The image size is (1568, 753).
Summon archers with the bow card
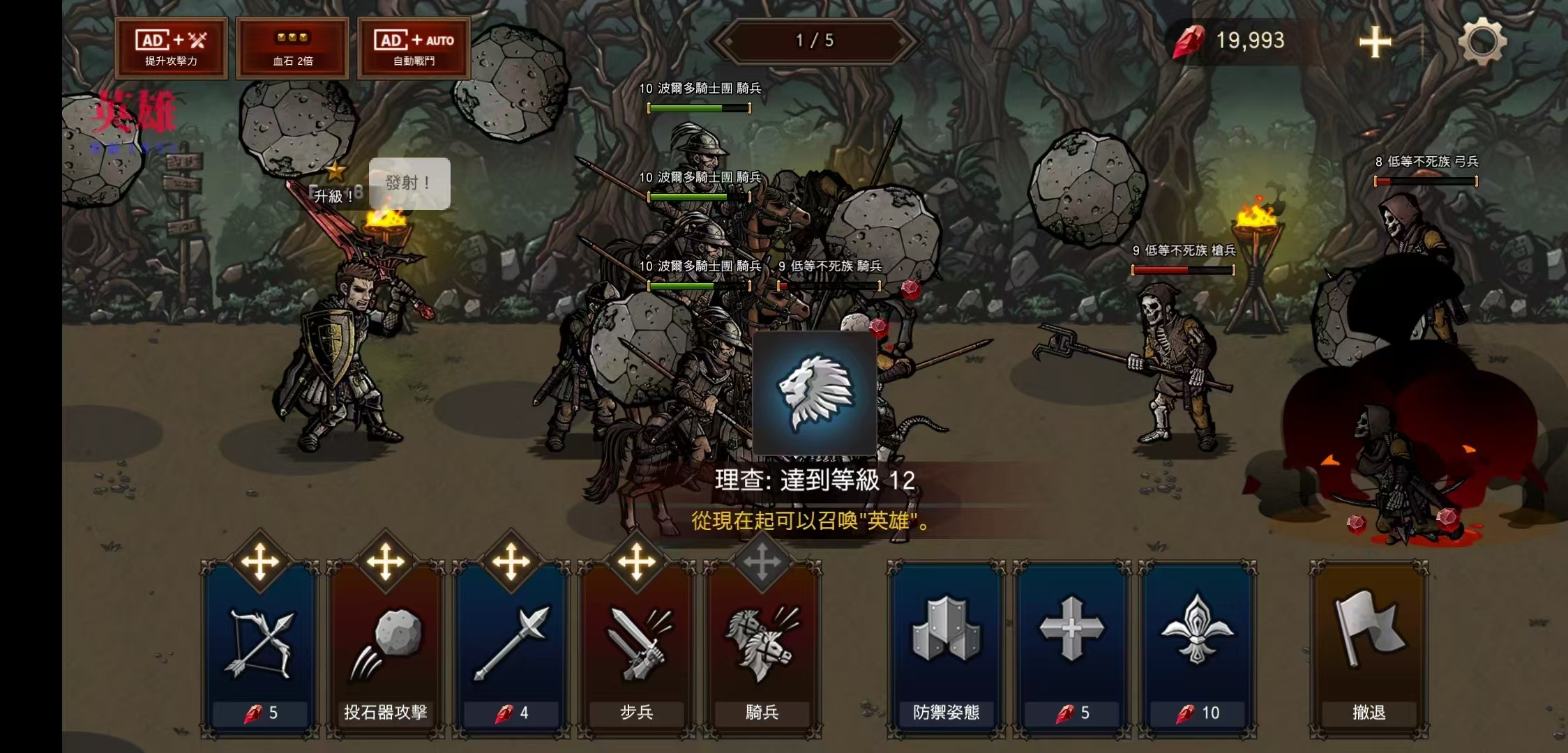259,648
